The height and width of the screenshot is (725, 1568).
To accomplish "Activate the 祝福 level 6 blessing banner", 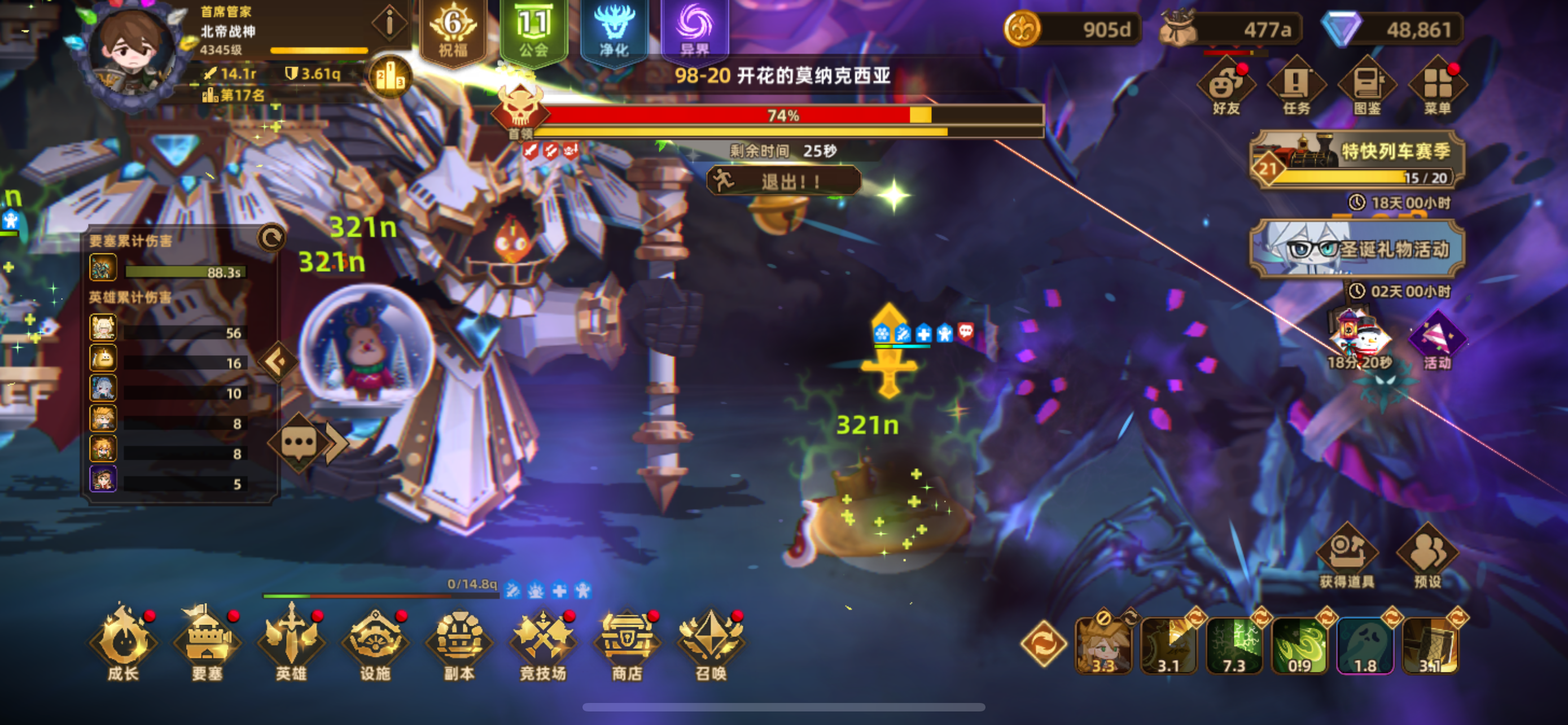I will click(453, 30).
